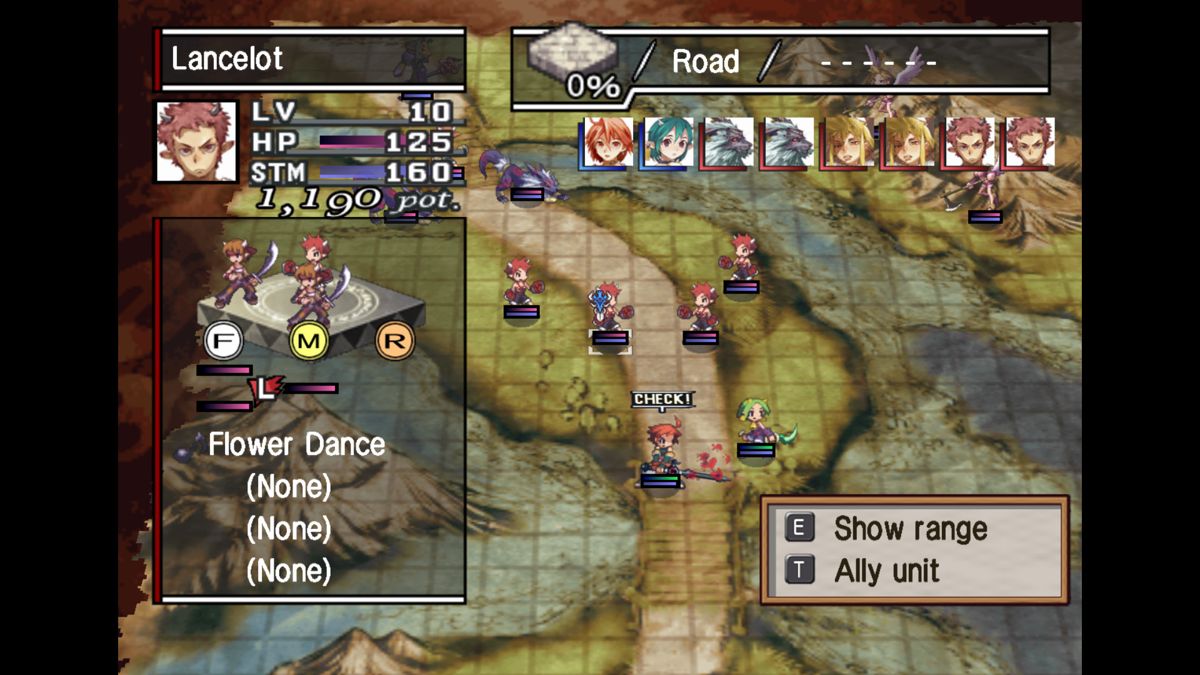Choose the Flower Dance skill entry
1200x675 pixels.
click(296, 445)
